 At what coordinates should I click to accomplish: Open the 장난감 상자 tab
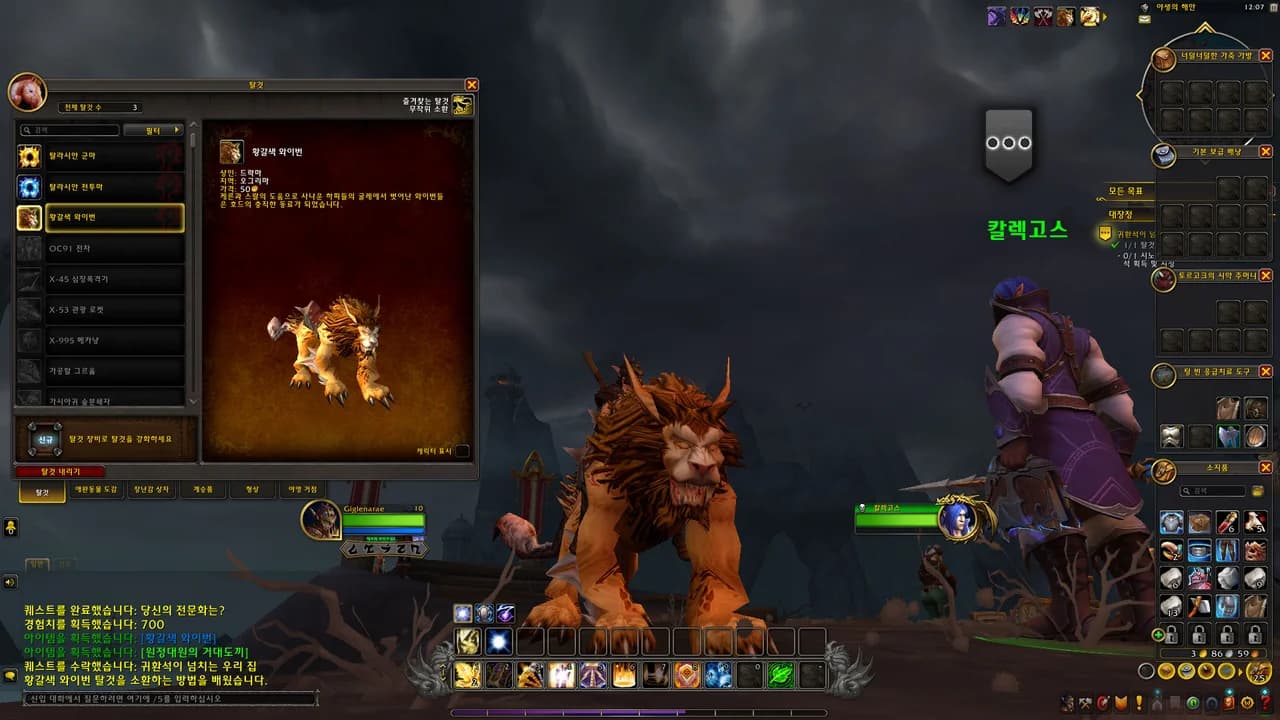point(151,490)
